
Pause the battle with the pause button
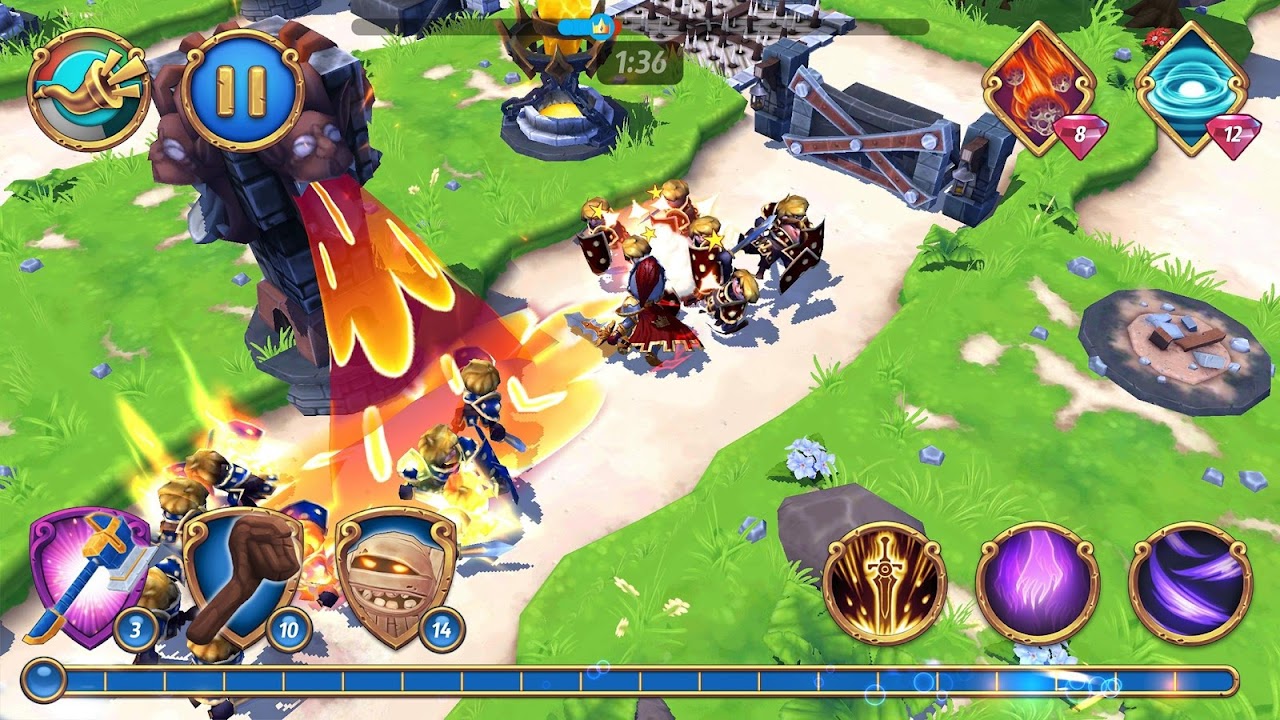tap(241, 90)
